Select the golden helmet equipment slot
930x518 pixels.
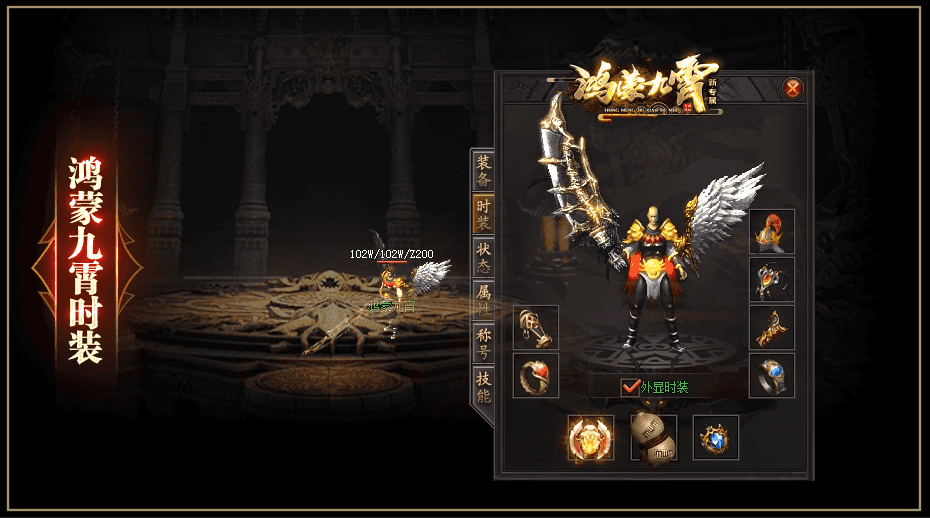pos(772,232)
